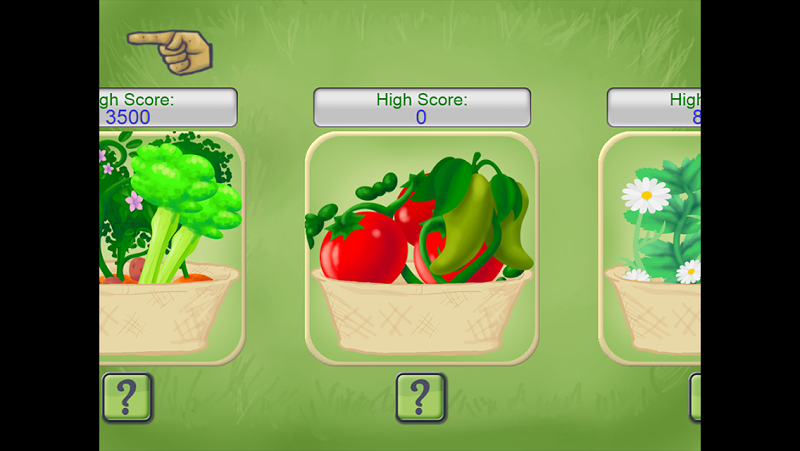Pick the white daisy basket level
Screen dimensions: 800x451
pos(650,247)
